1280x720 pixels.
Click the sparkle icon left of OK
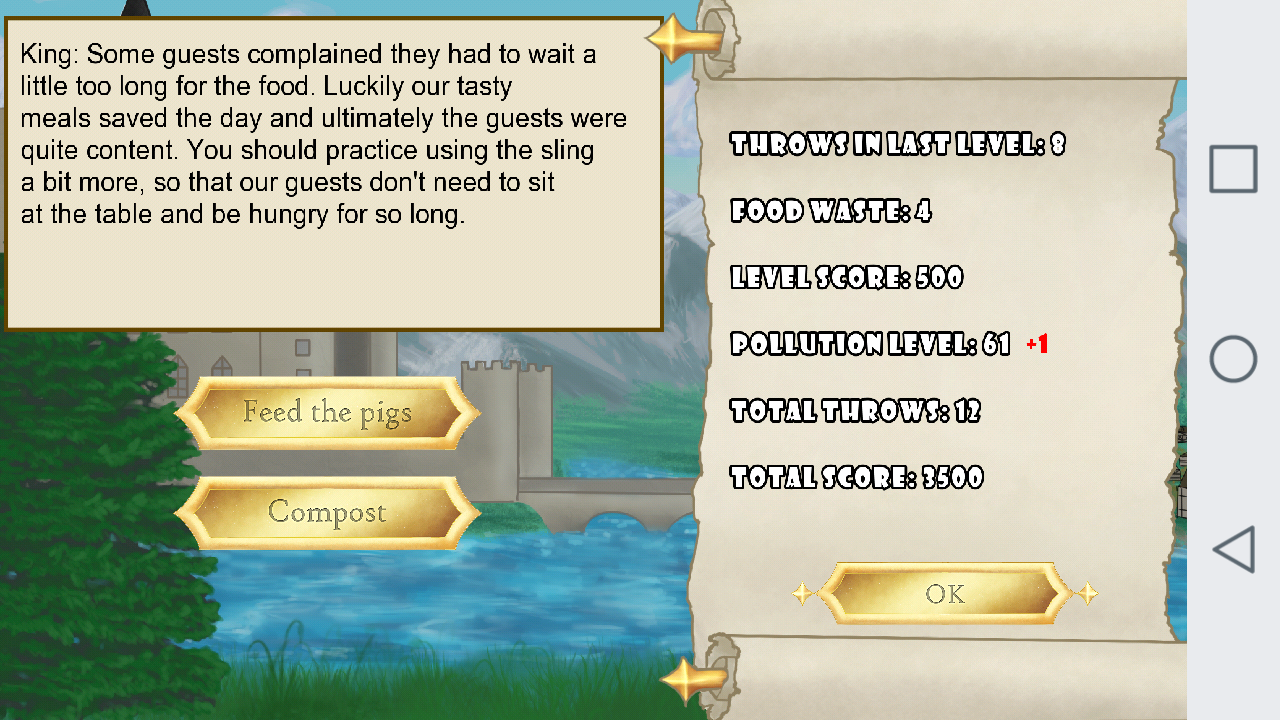tap(802, 594)
